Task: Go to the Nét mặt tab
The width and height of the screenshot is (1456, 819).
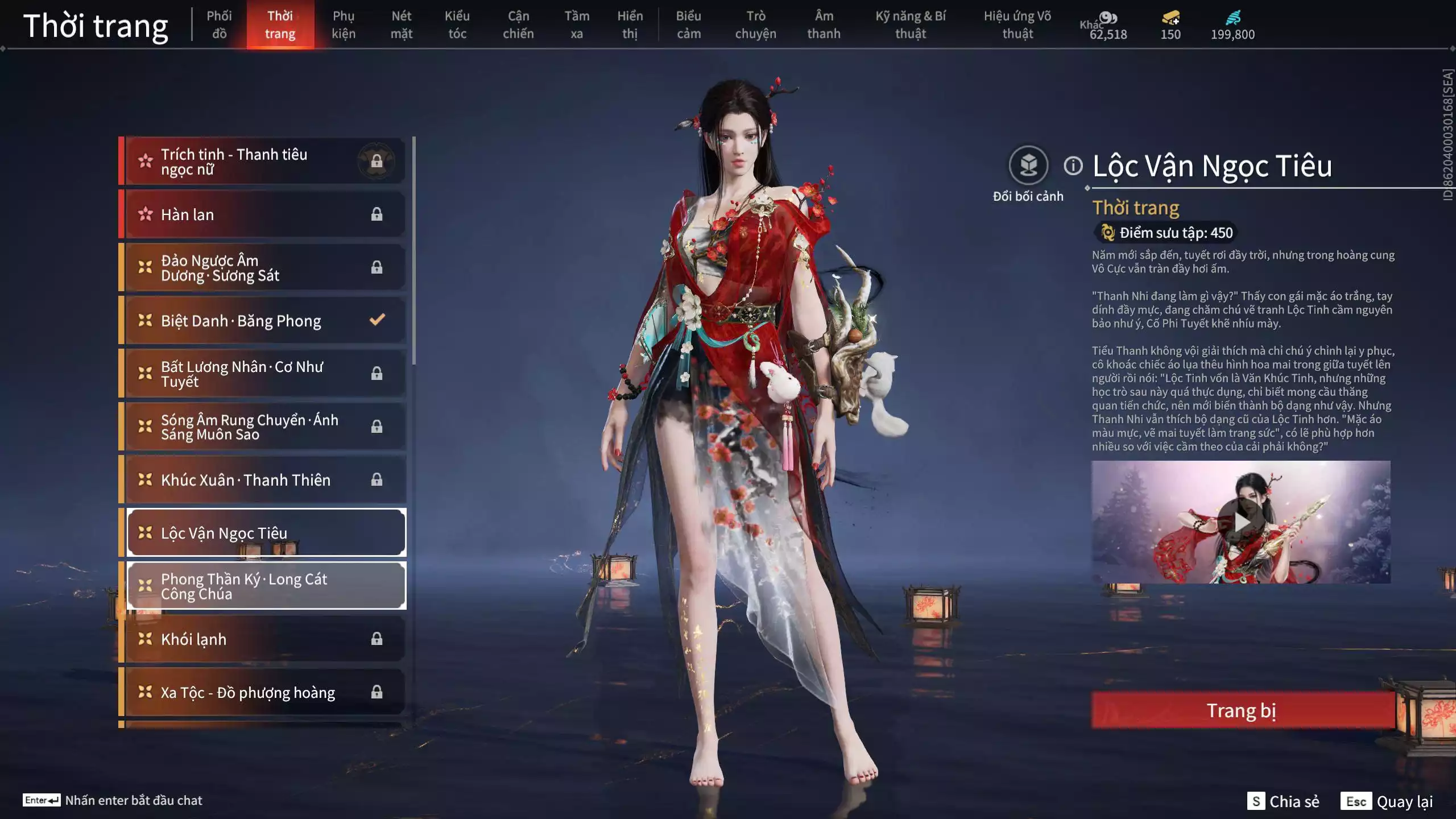Action: click(x=401, y=24)
